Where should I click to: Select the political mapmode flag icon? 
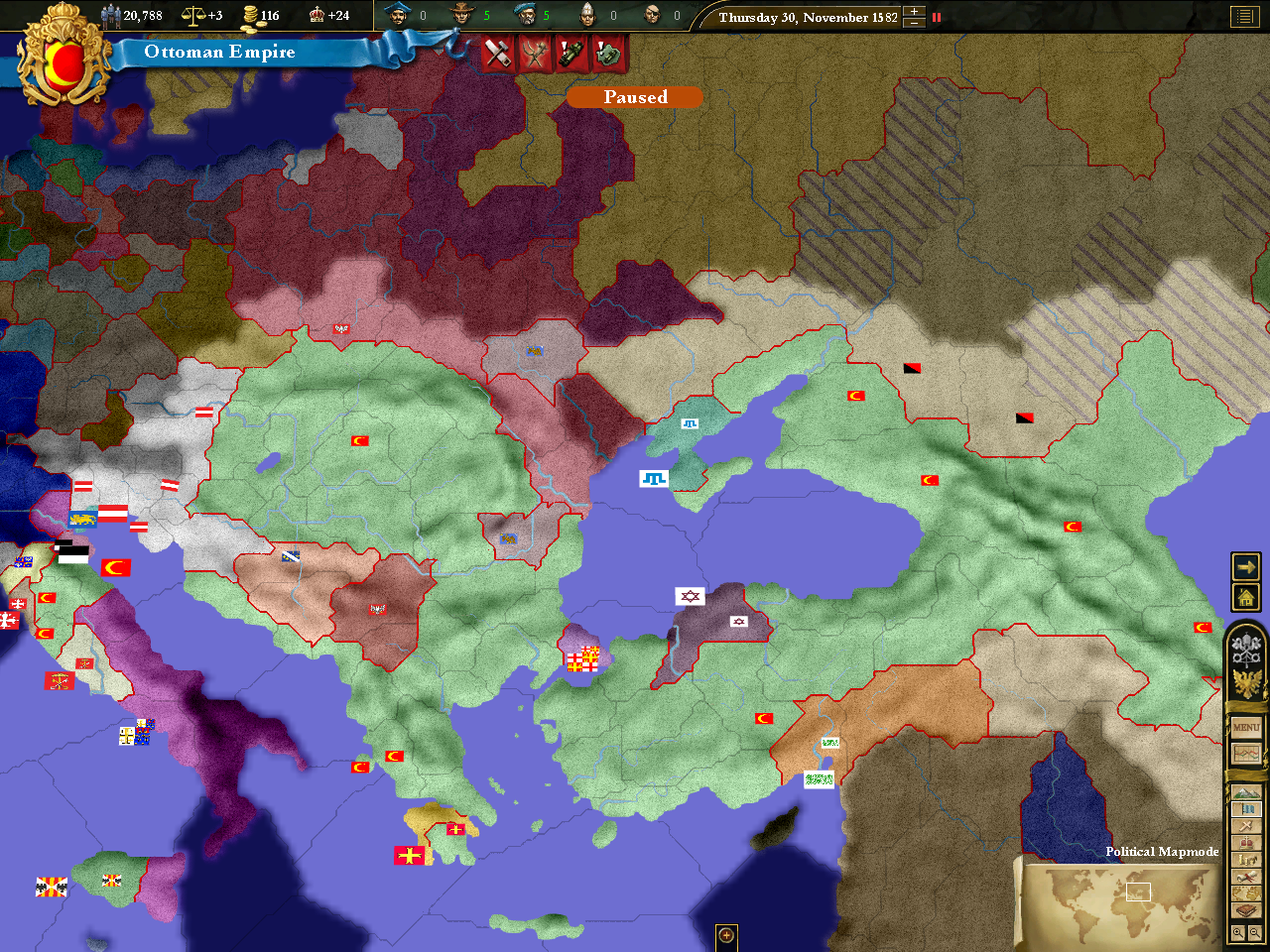(x=1246, y=810)
